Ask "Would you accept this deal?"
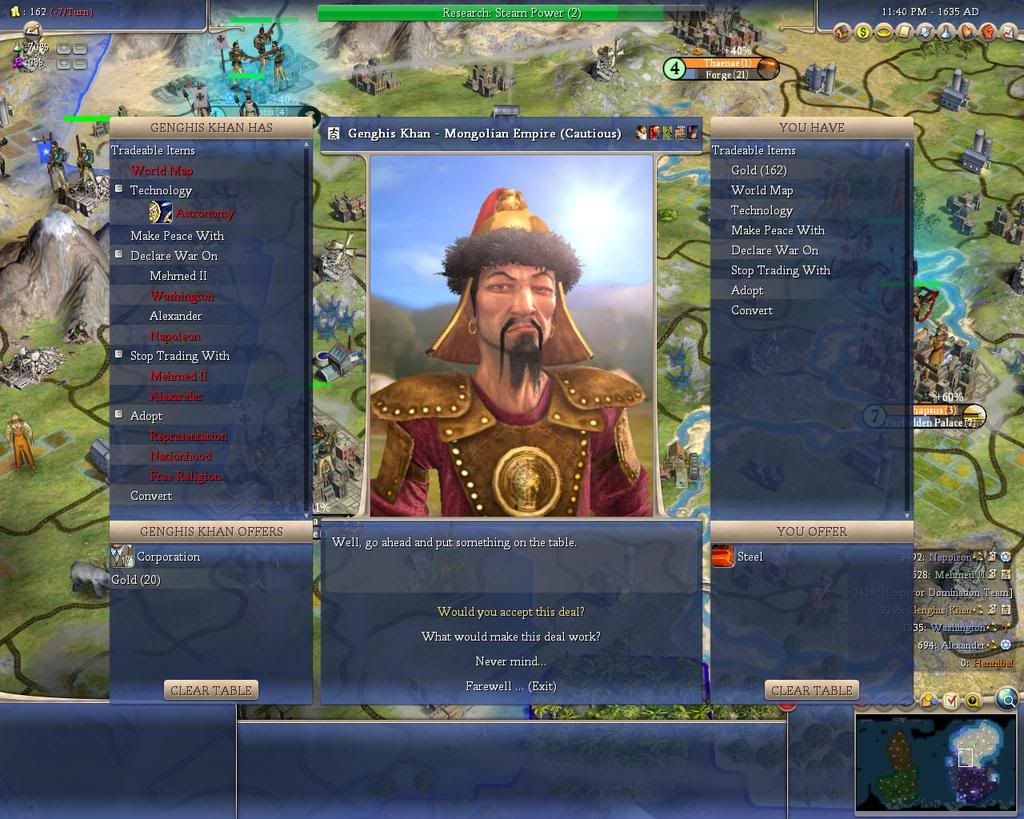This screenshot has height=819, width=1024. pyautogui.click(x=510, y=611)
